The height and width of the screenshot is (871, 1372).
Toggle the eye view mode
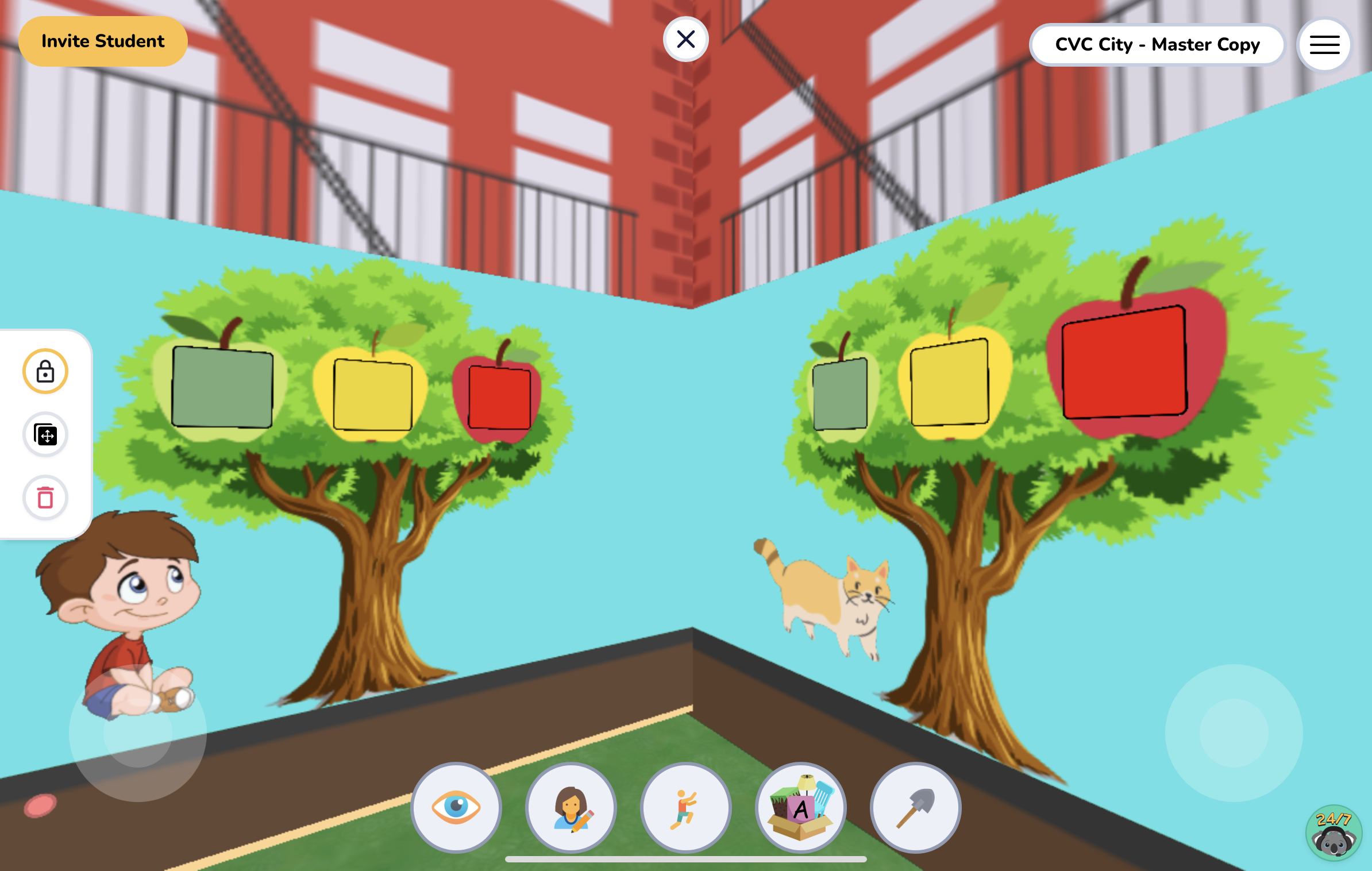pos(456,808)
